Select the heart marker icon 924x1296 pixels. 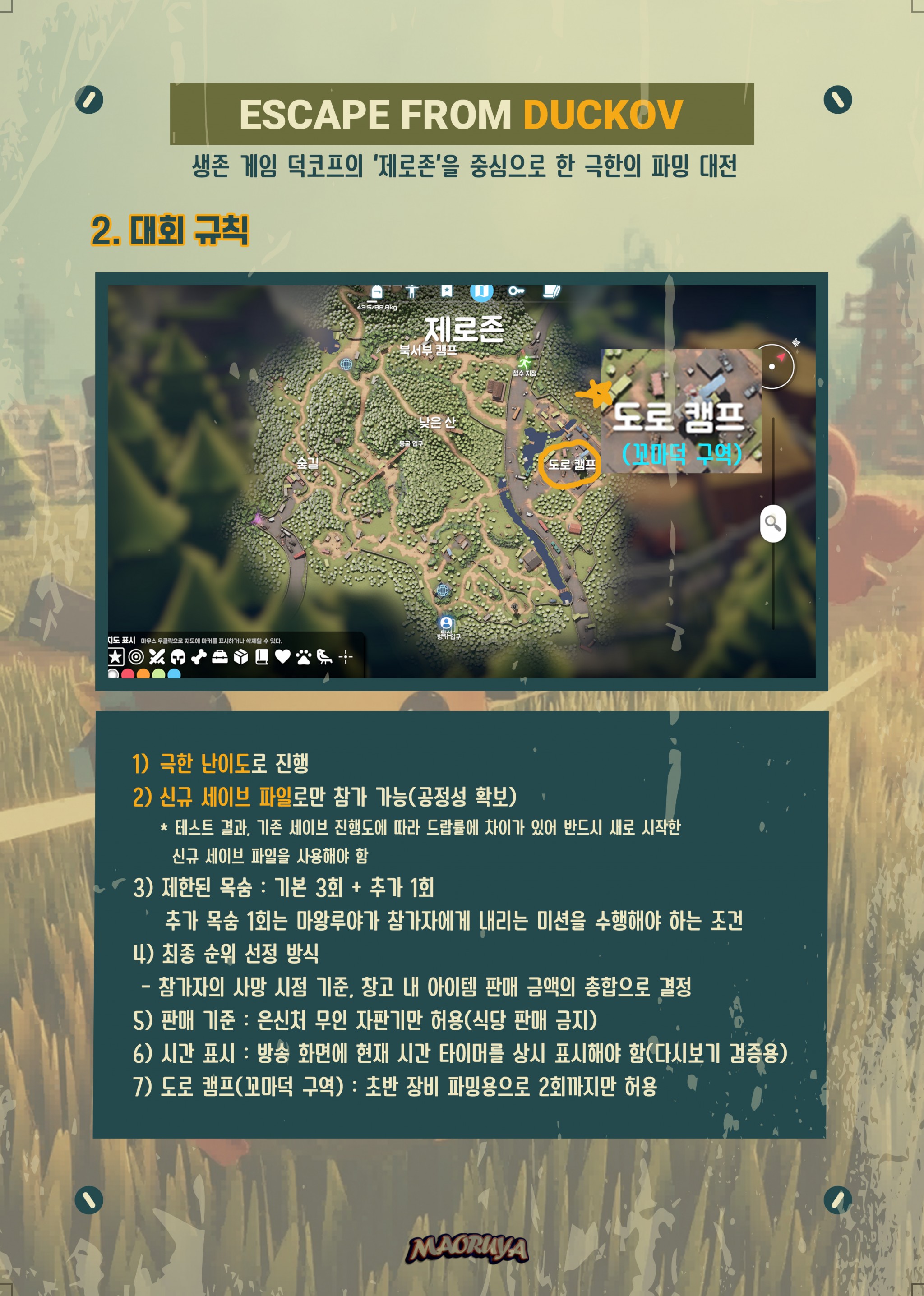283,657
